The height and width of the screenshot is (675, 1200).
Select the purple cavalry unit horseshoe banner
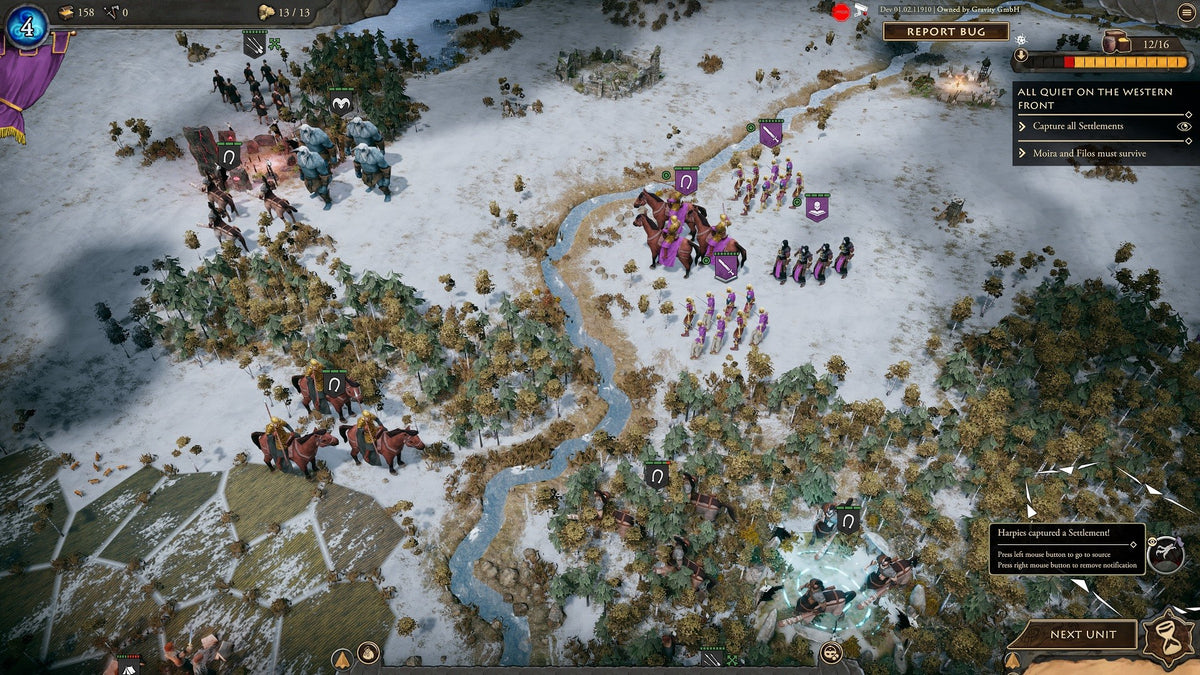(x=685, y=180)
